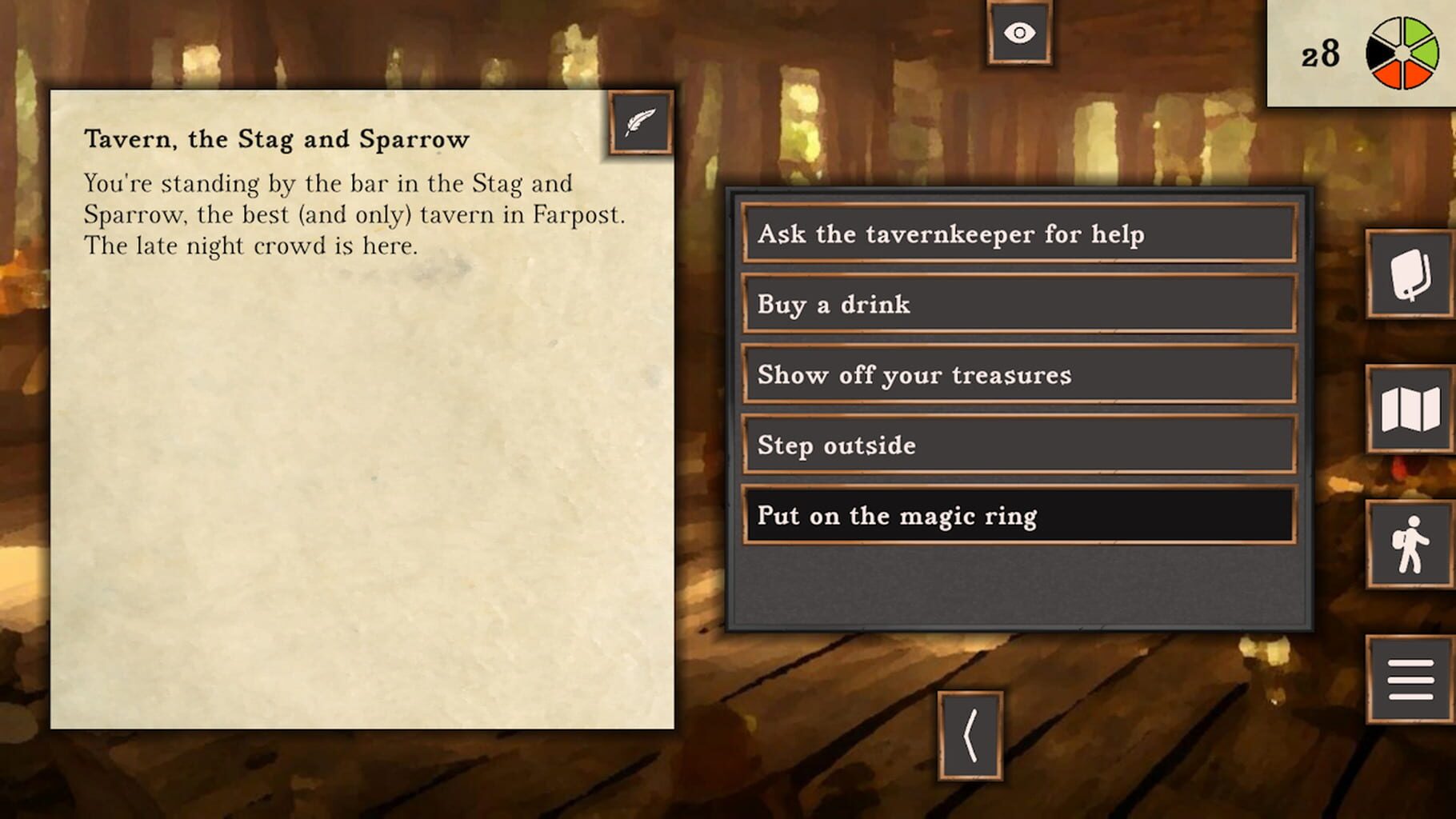Image resolution: width=1456 pixels, height=819 pixels.
Task: Click the 'Buy a drink' option
Action: pos(1016,304)
